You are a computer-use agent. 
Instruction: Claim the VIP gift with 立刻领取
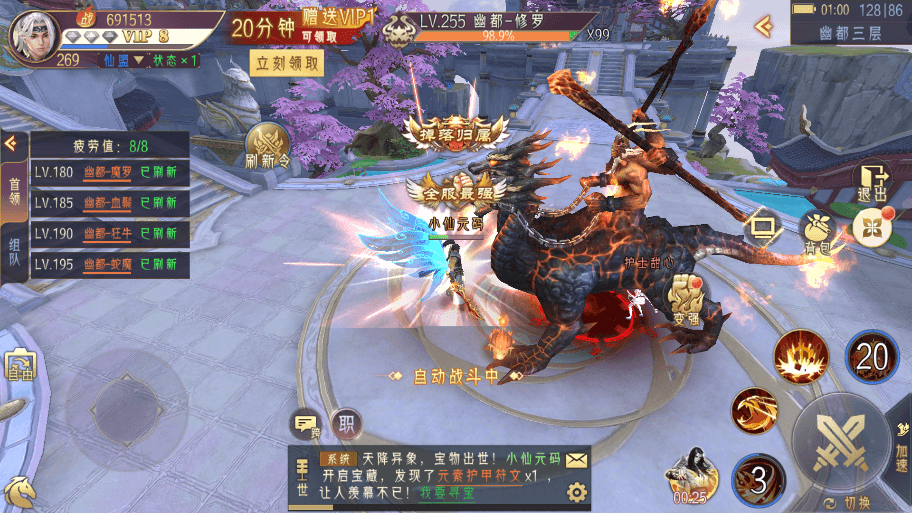click(288, 64)
